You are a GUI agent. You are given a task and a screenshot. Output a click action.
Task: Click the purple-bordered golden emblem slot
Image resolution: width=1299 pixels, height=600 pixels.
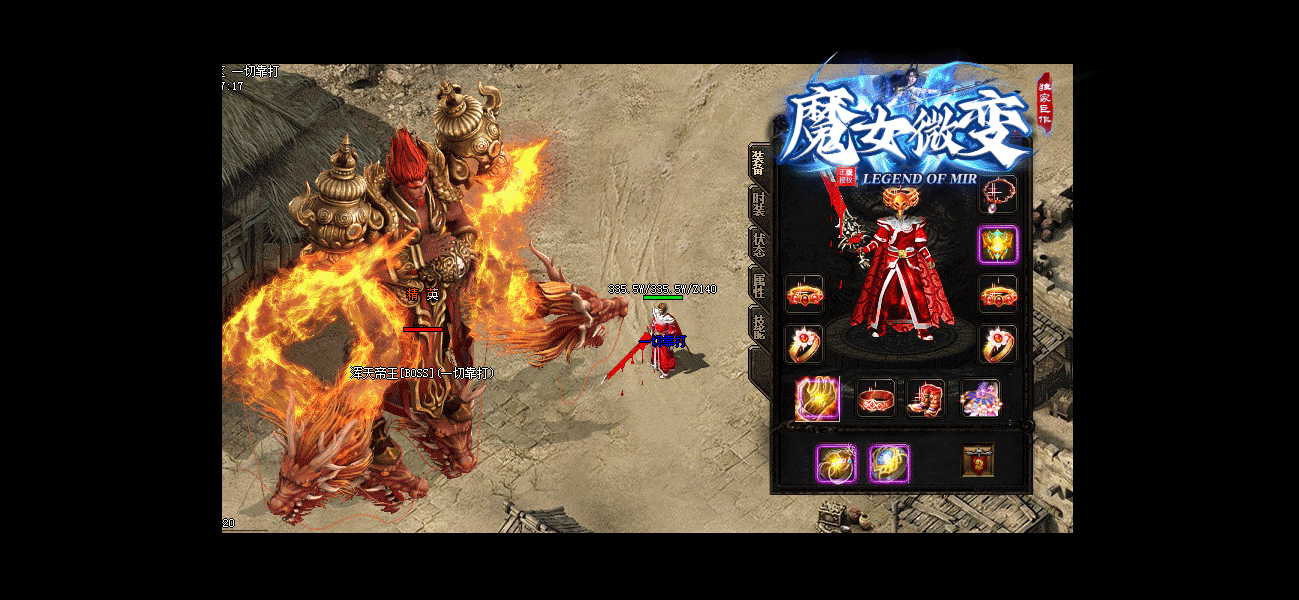(x=997, y=244)
